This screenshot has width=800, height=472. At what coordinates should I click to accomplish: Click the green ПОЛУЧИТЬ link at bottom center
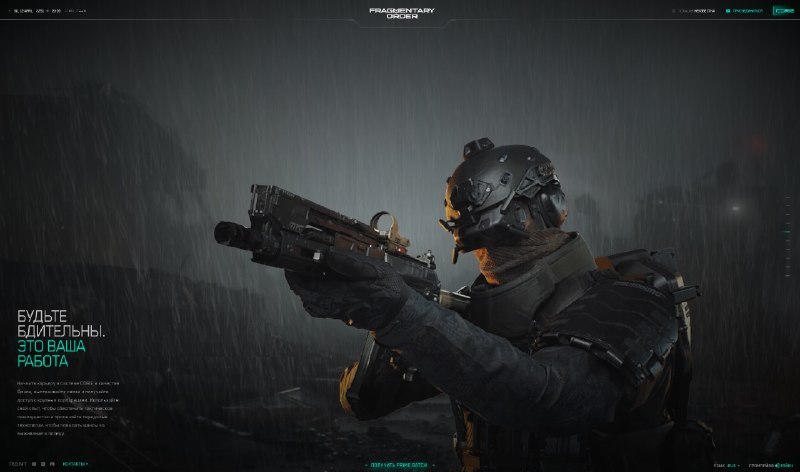point(401,465)
